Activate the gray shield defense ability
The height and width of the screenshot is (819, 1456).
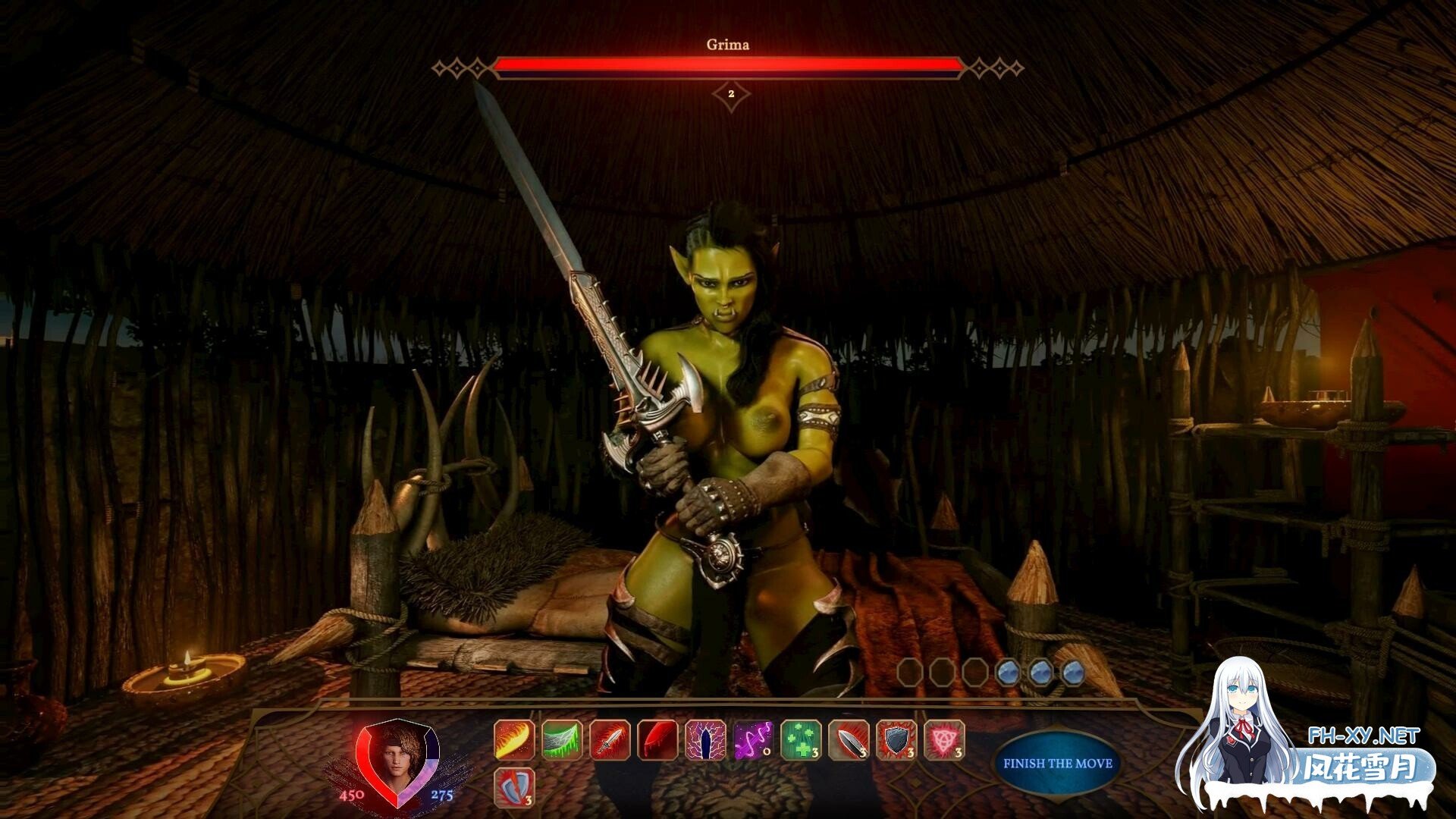896,739
